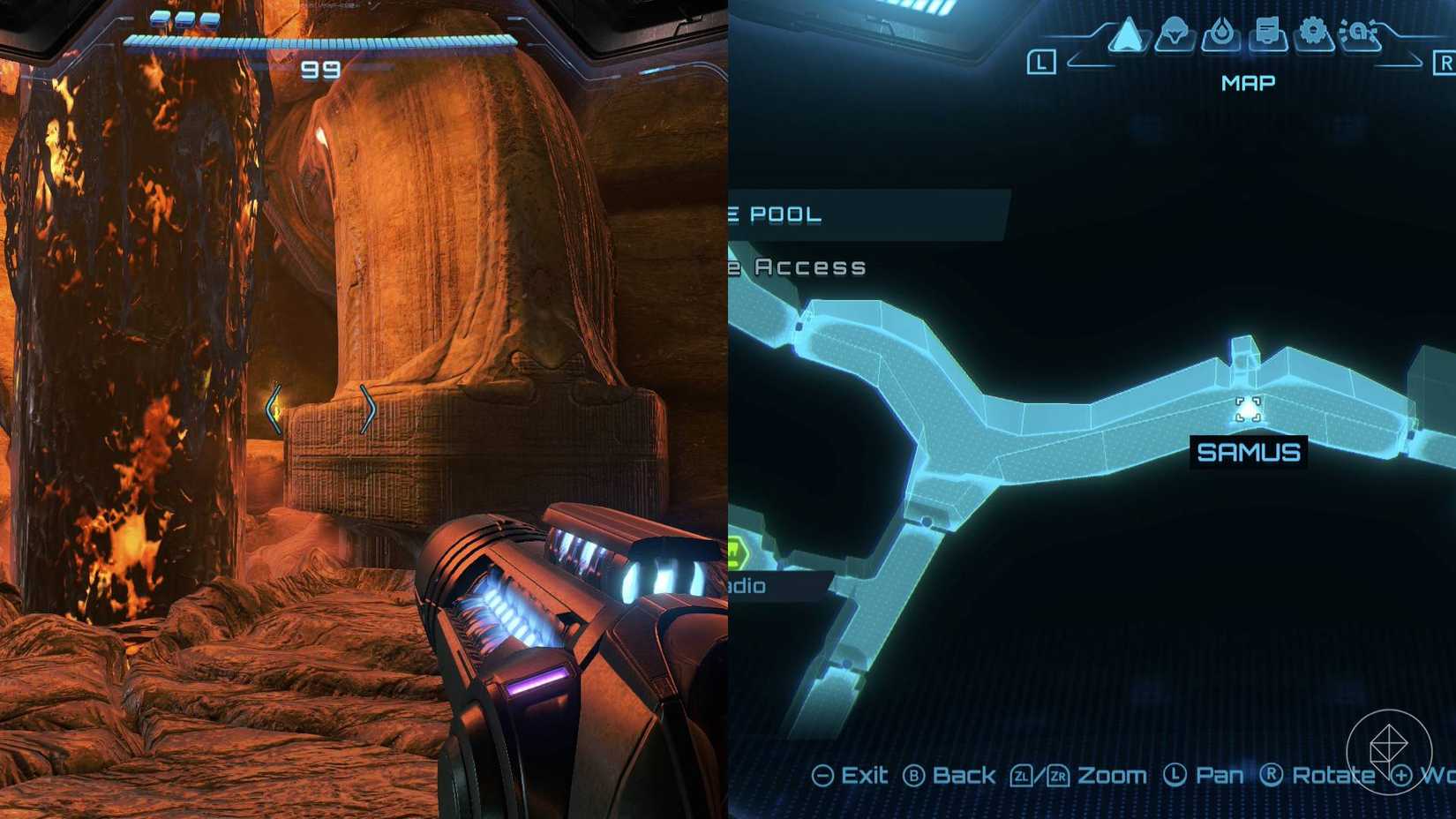This screenshot has height=819, width=1456.
Task: Click the Rotate control label
Action: click(x=1333, y=776)
